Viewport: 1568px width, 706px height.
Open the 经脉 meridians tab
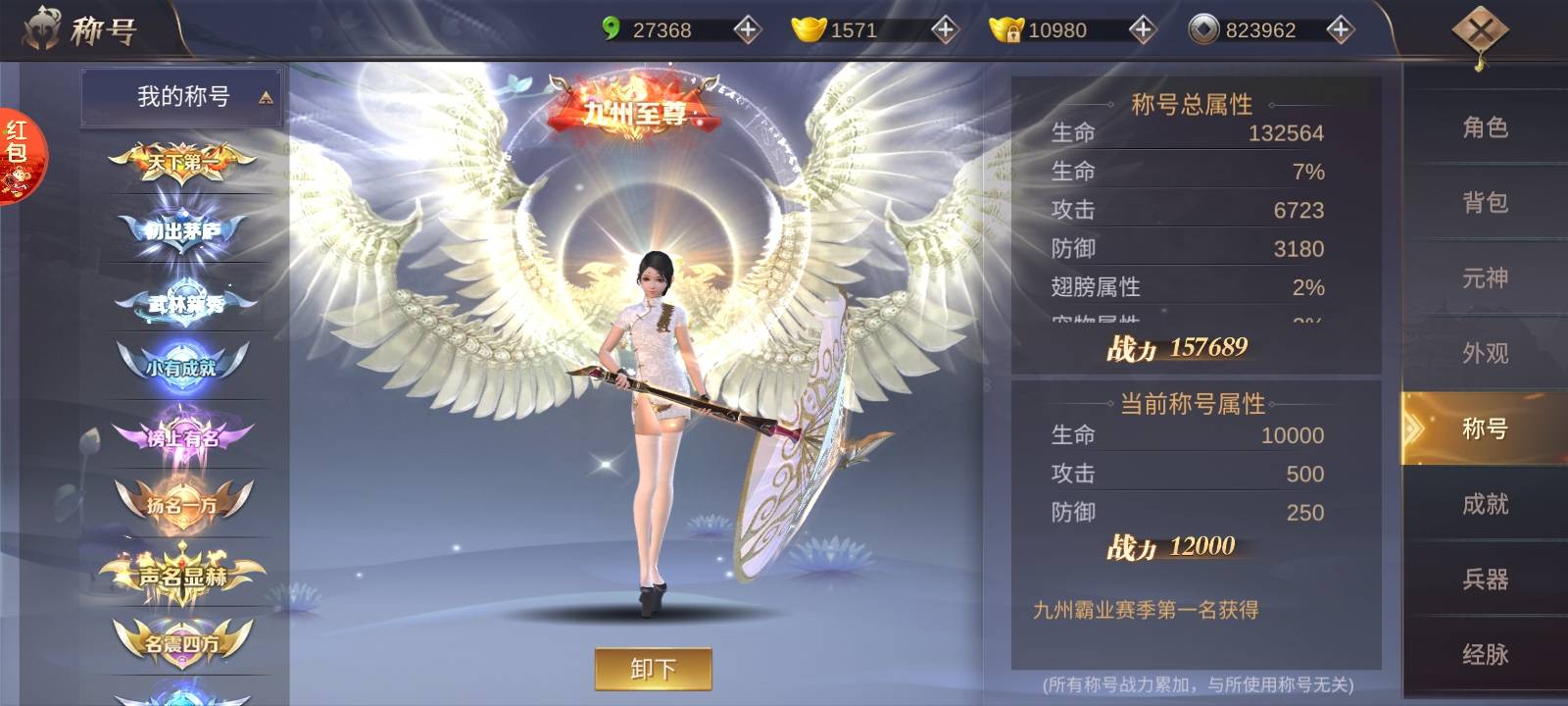[1485, 654]
